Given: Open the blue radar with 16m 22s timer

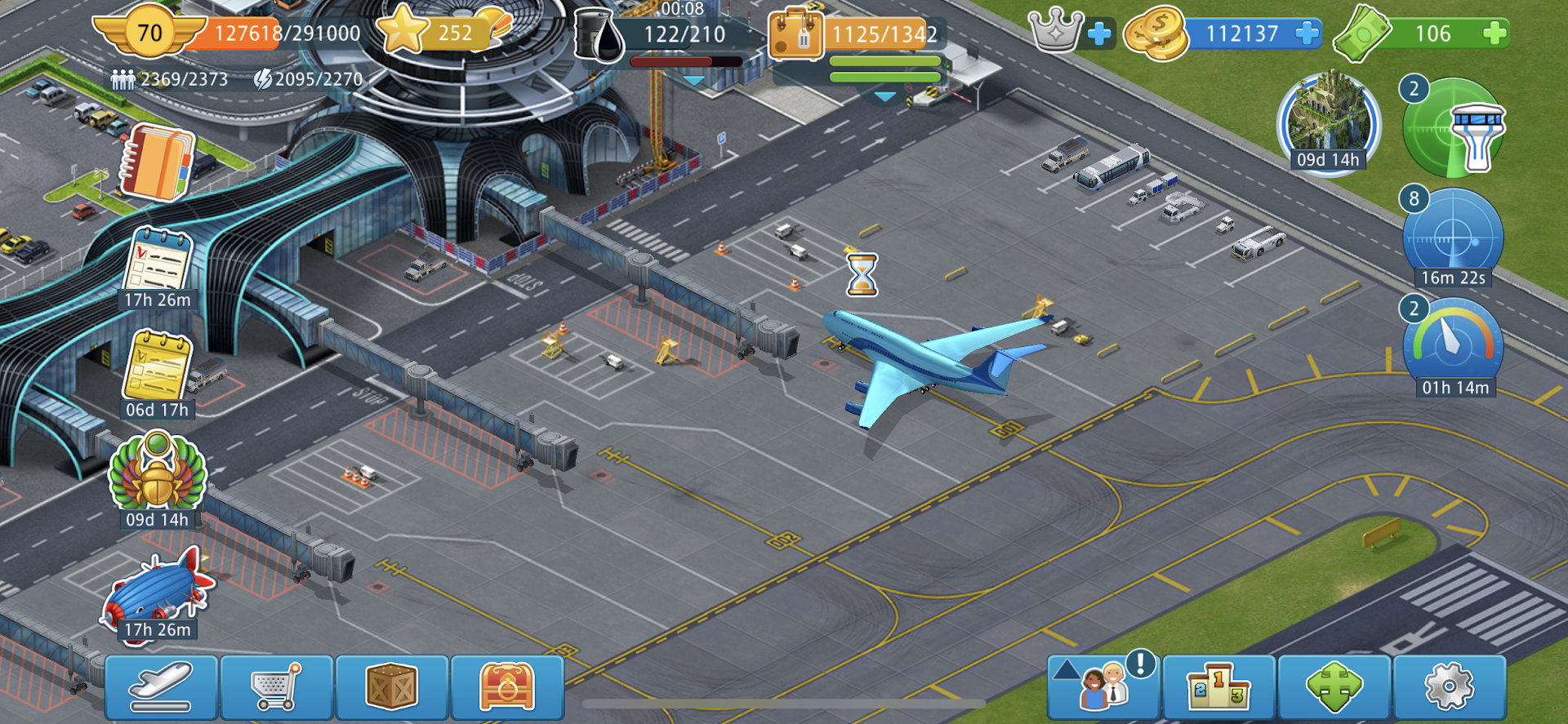Looking at the screenshot, I should tap(1453, 237).
